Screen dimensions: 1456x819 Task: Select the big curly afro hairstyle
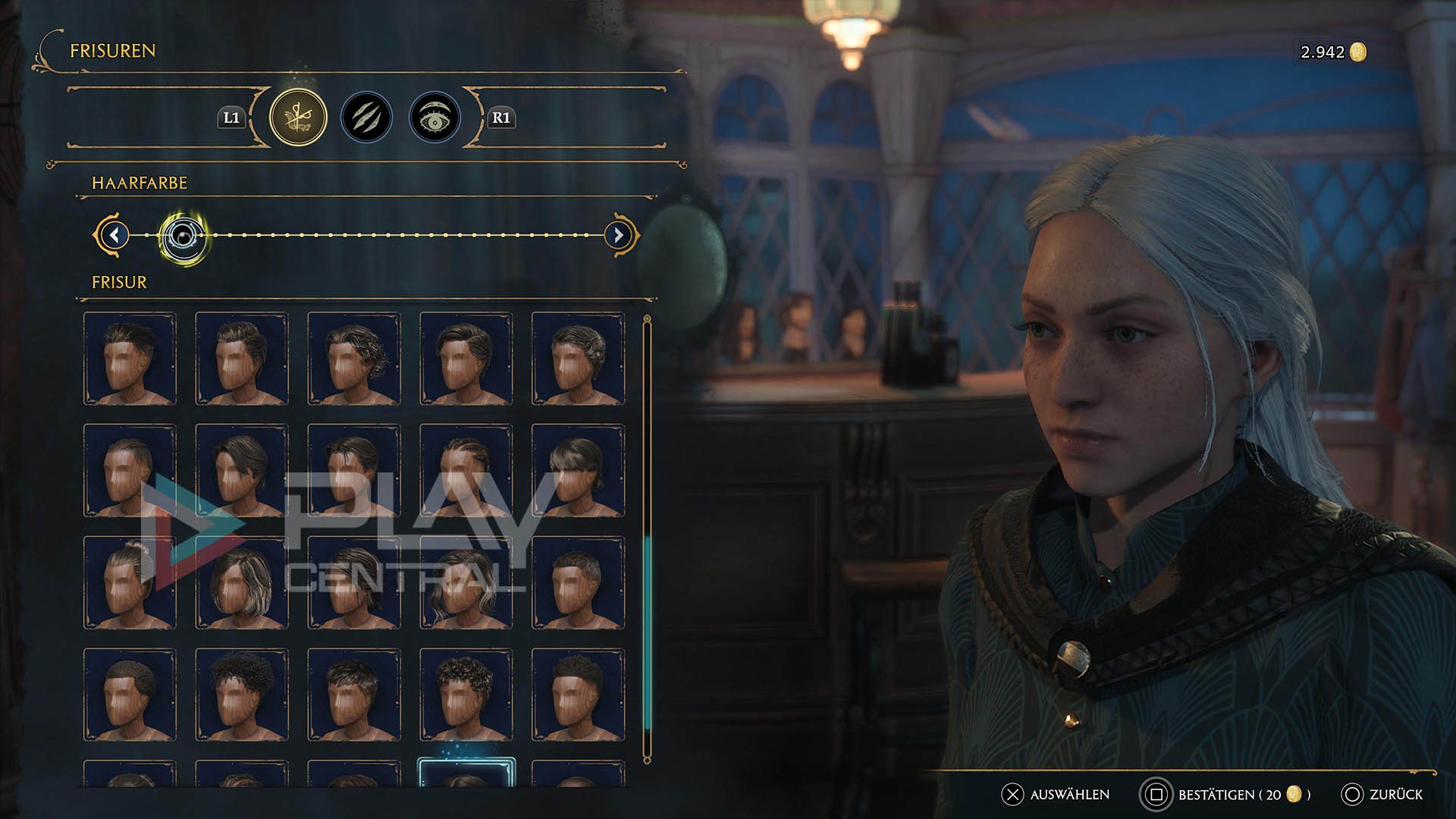[241, 695]
